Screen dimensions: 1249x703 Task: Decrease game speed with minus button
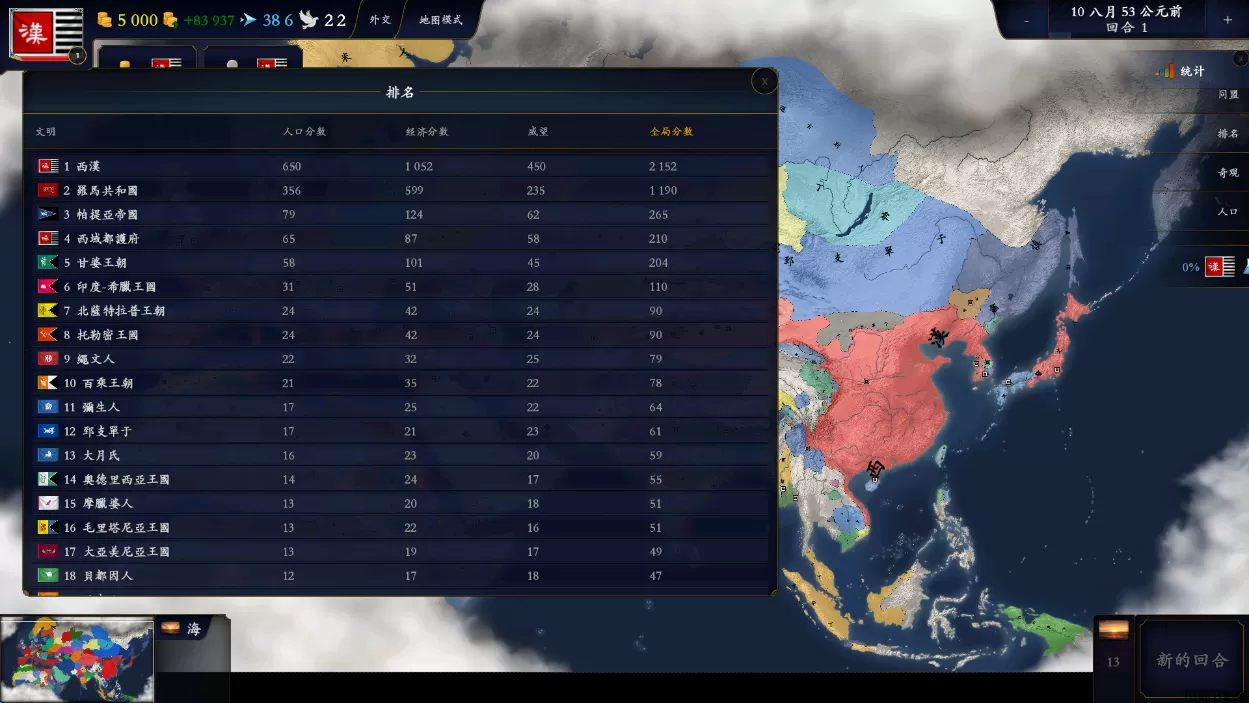tap(1026, 20)
